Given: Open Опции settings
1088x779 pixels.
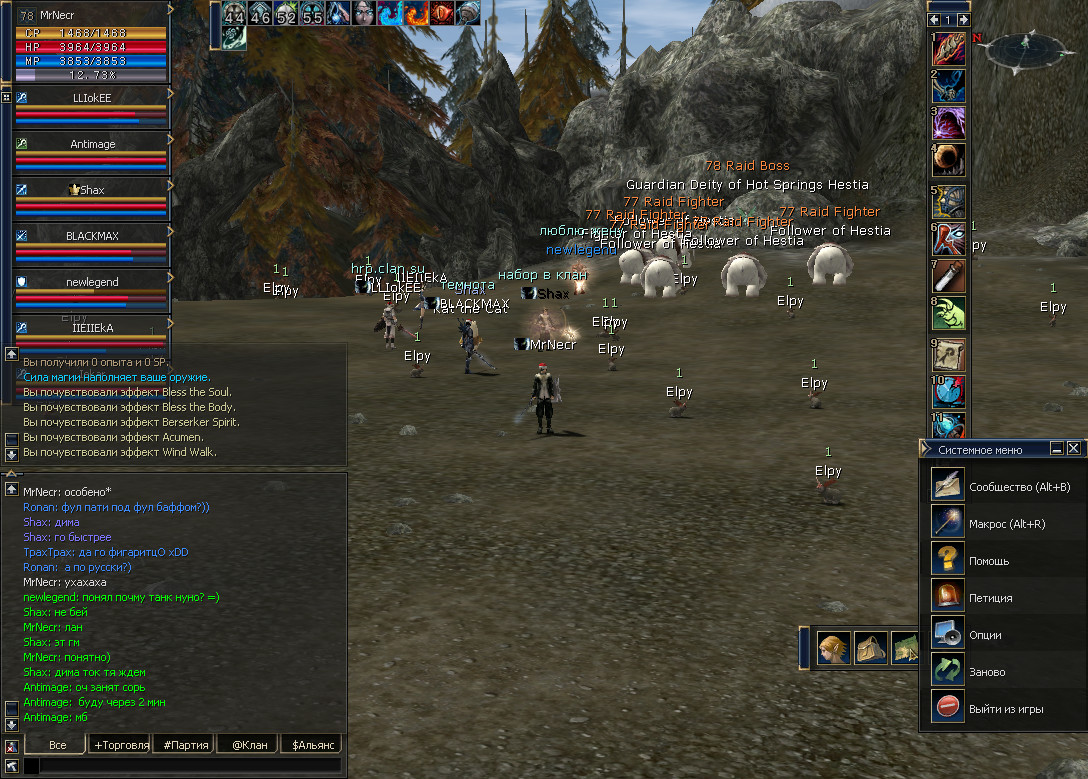Looking at the screenshot, I should pyautogui.click(x=985, y=635).
